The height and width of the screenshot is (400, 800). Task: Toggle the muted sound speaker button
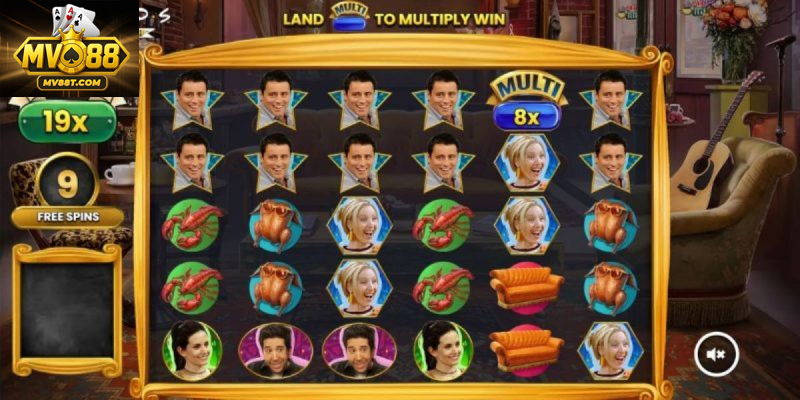pos(716,353)
